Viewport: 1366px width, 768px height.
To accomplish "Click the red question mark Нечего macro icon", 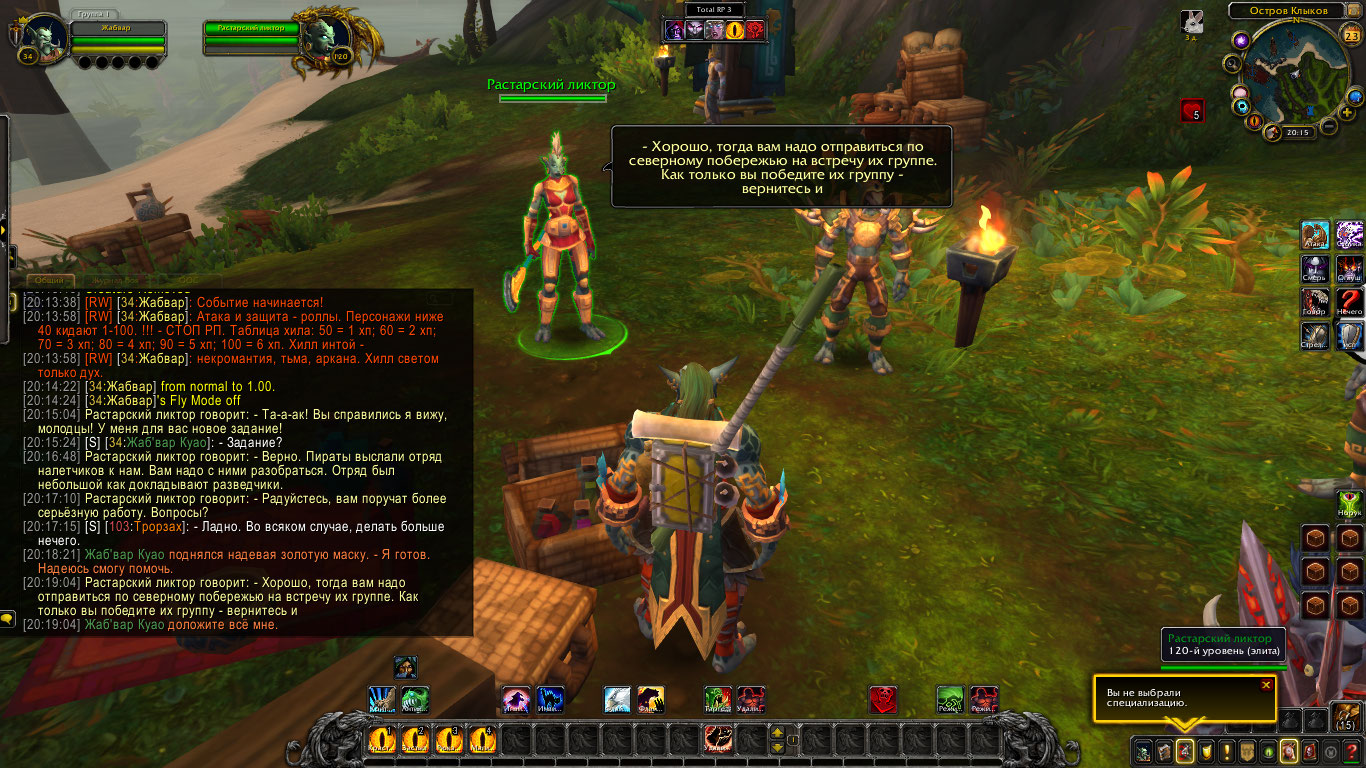I will click(x=1350, y=303).
